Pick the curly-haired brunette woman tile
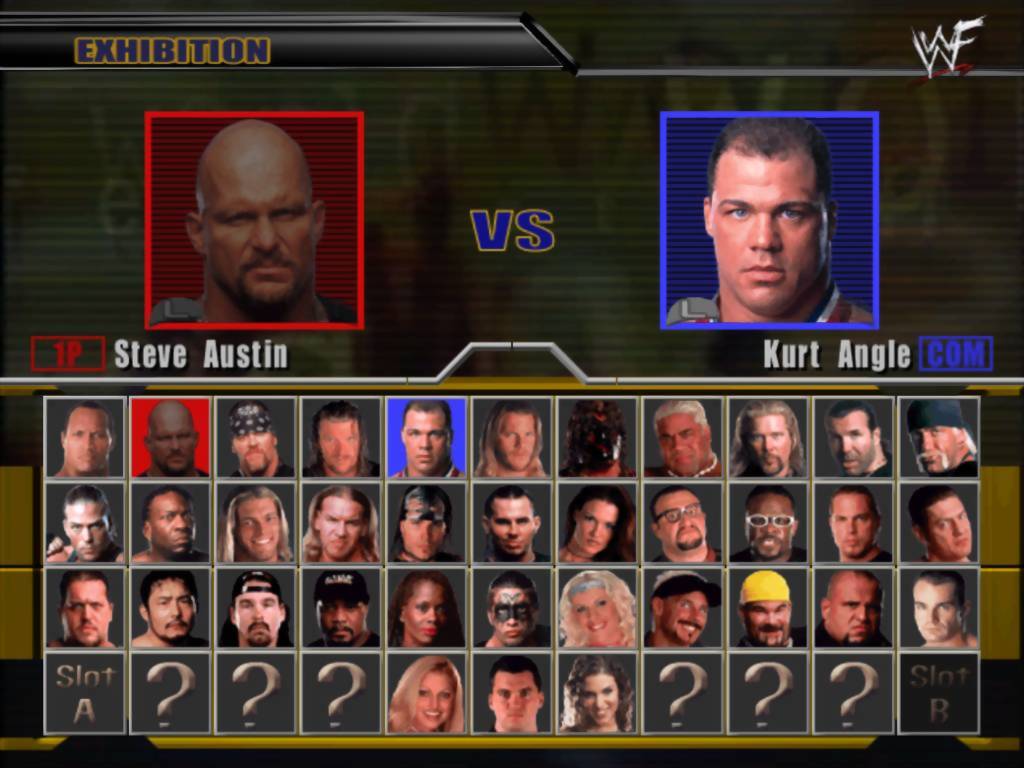1024x768 pixels. click(597, 693)
